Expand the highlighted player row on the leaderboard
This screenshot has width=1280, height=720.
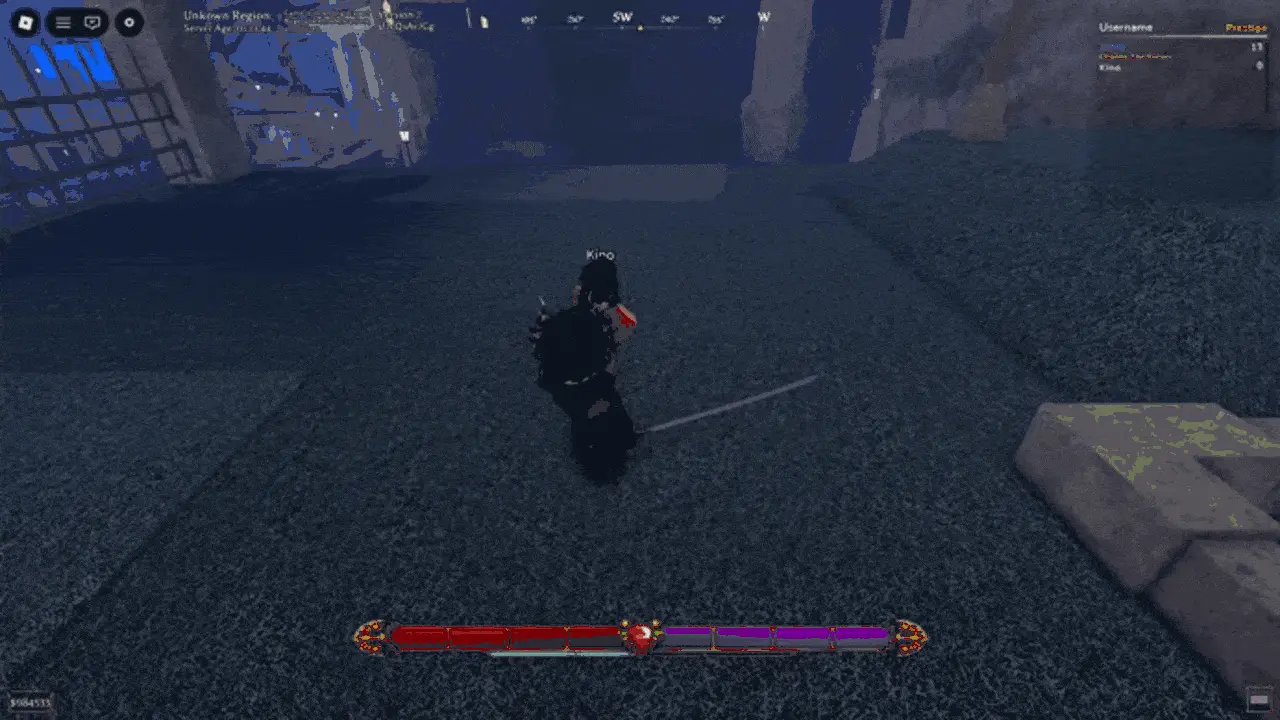pyautogui.click(x=1113, y=46)
